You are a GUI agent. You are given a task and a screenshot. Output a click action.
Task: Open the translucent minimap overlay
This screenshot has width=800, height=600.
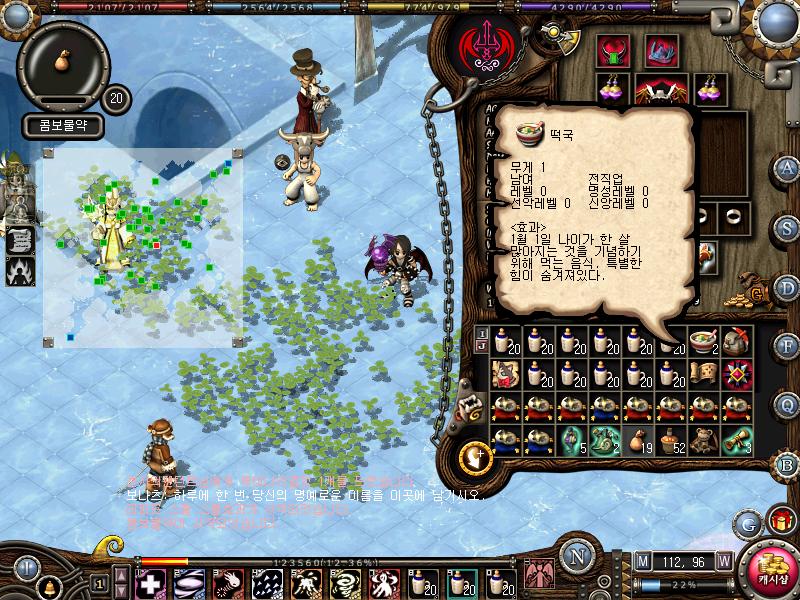(140, 245)
